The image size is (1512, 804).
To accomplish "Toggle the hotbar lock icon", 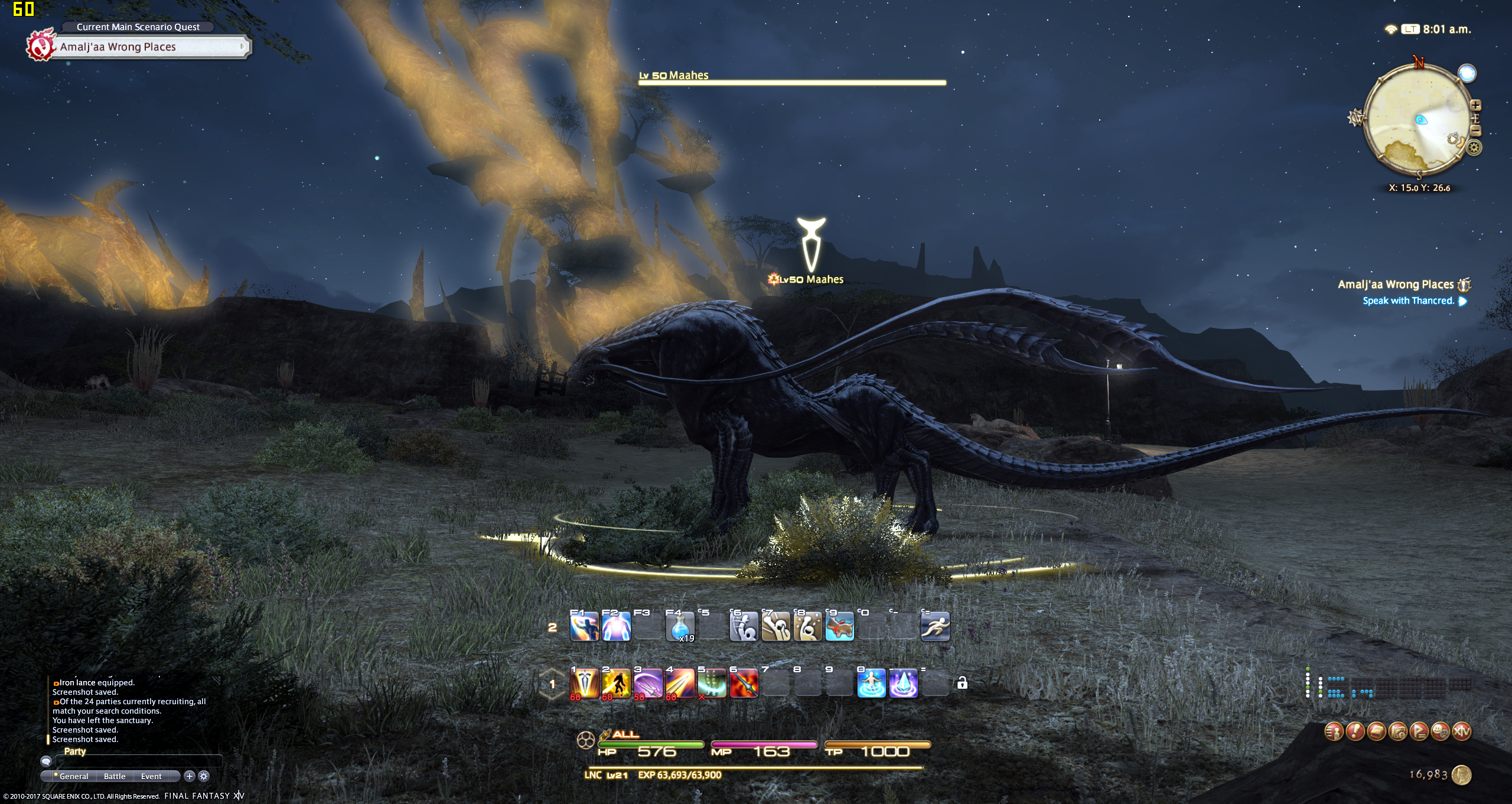I will pos(962,683).
